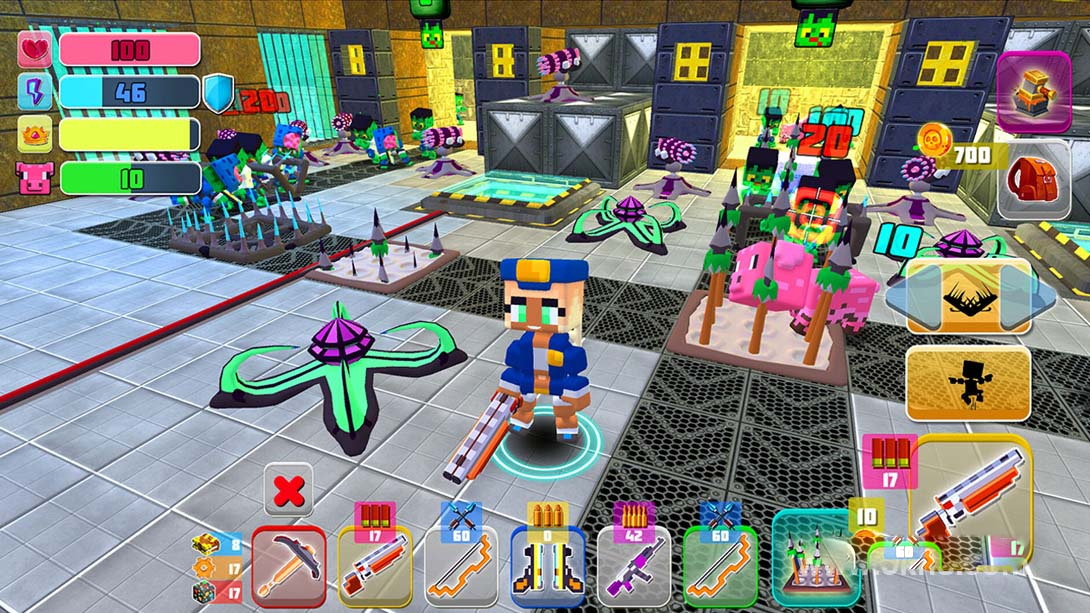Open the turret crafting menu
This screenshot has height=613, width=1090.
click(1033, 92)
